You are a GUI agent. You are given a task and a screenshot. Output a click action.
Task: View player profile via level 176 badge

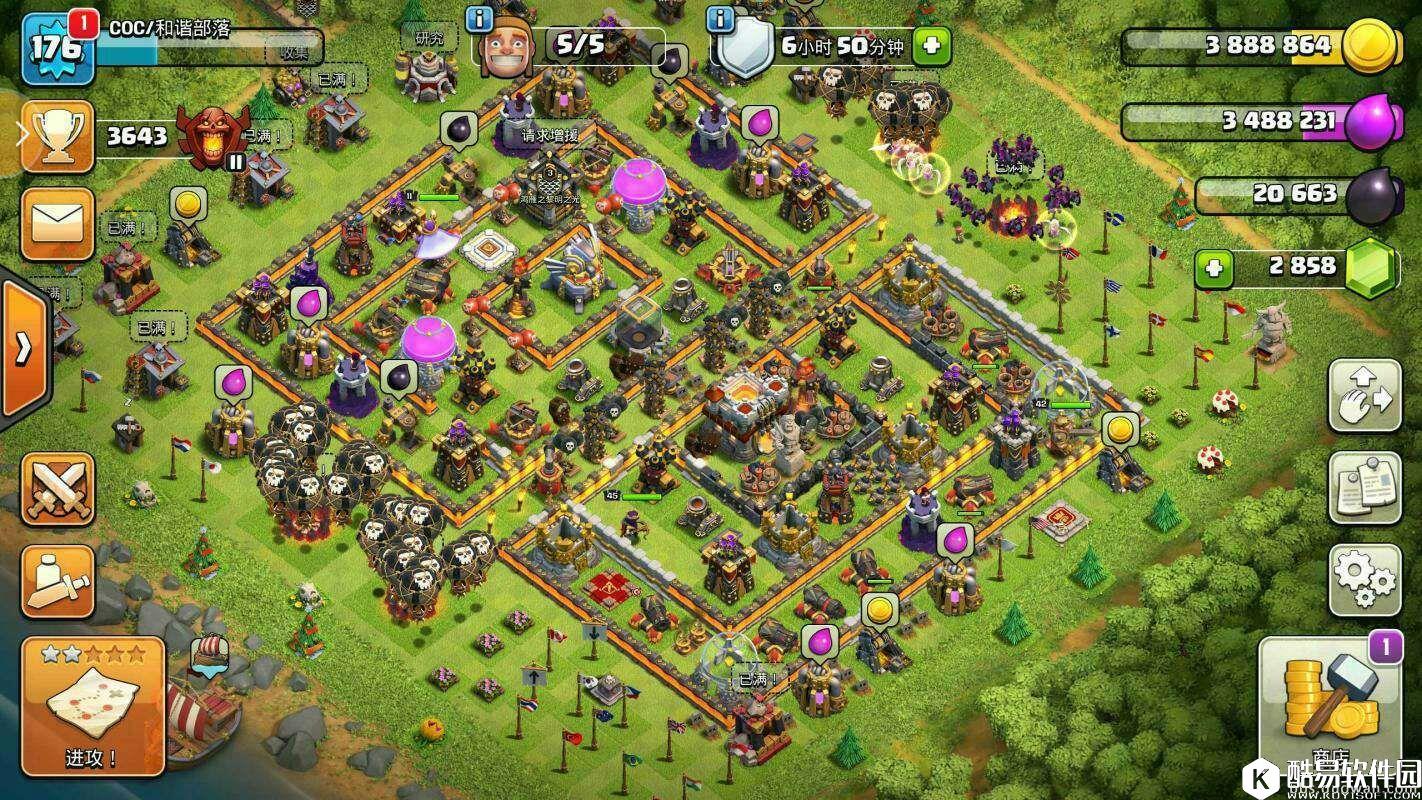[57, 48]
